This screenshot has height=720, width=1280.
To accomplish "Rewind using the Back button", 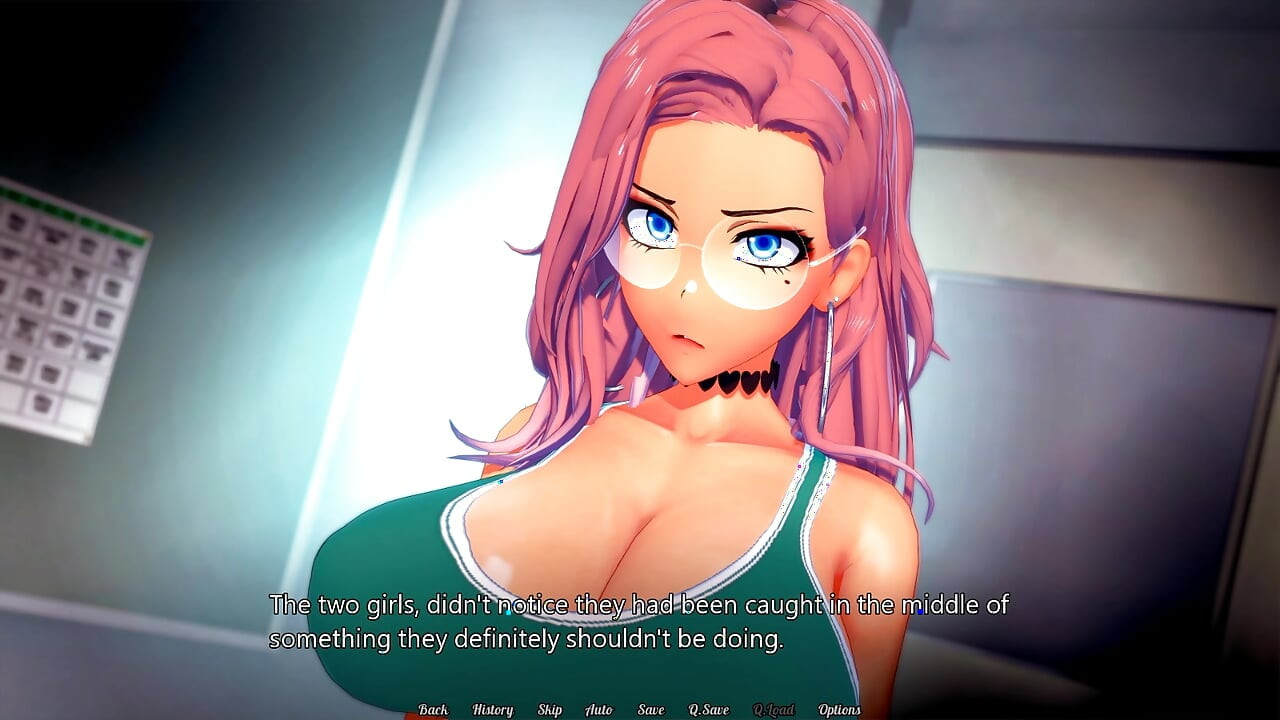I will tap(433, 708).
